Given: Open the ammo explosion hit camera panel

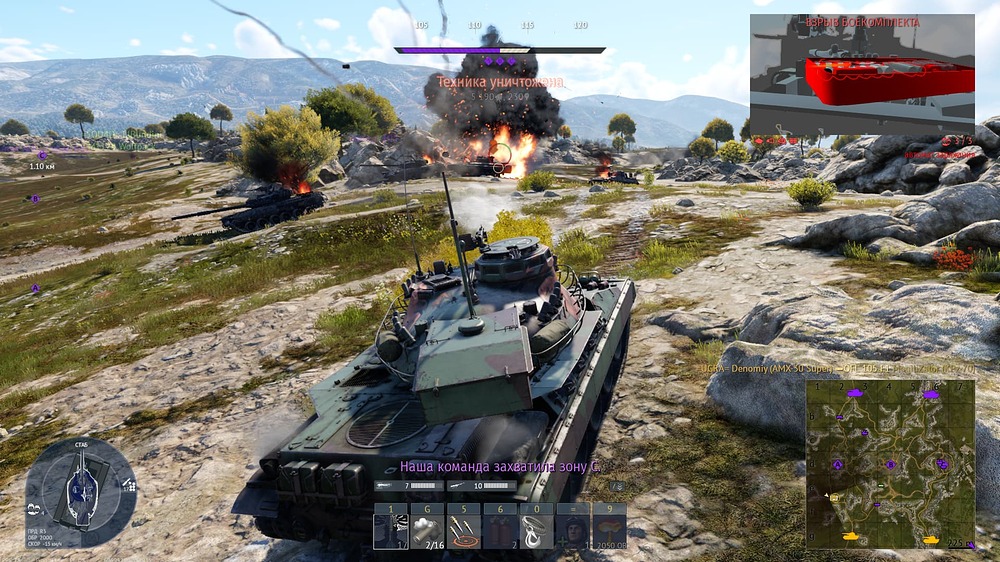Looking at the screenshot, I should point(862,75).
